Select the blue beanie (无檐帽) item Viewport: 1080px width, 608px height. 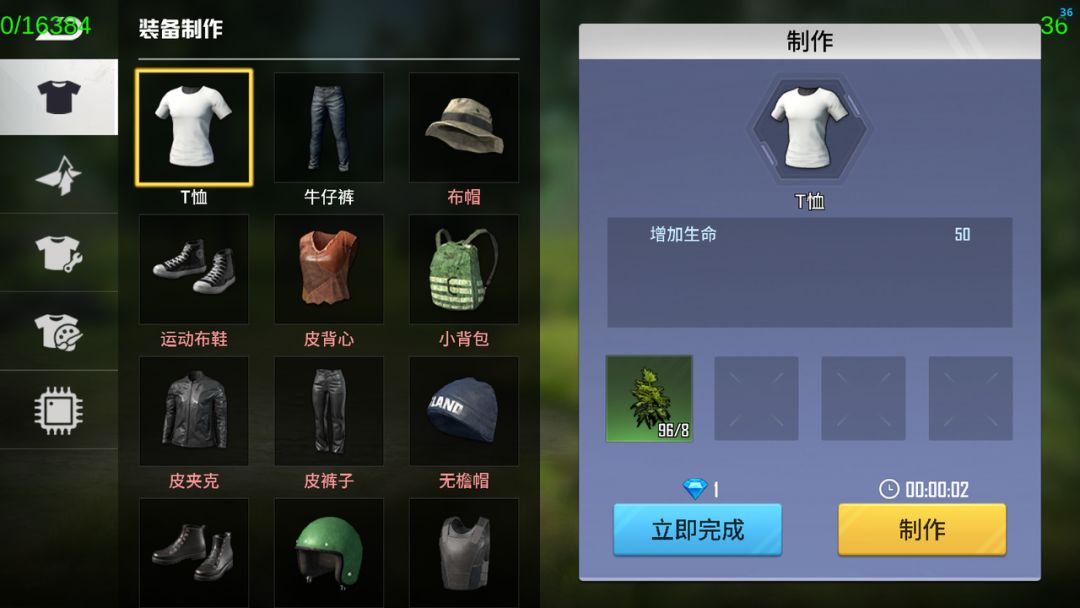(x=464, y=411)
